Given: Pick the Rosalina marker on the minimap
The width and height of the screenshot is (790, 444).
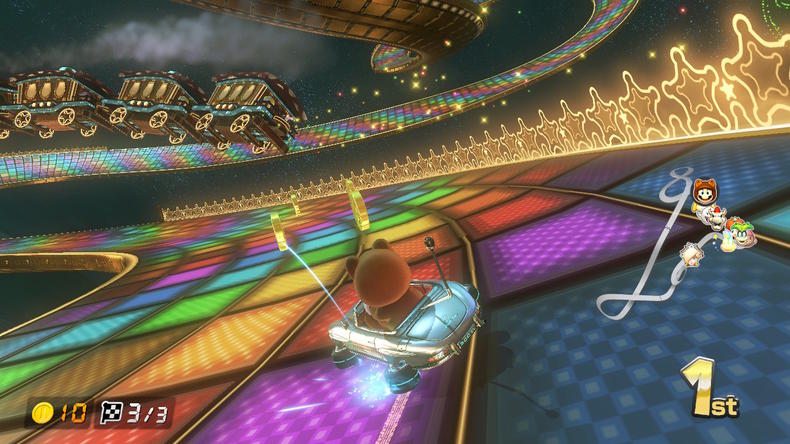Looking at the screenshot, I should (x=692, y=253).
